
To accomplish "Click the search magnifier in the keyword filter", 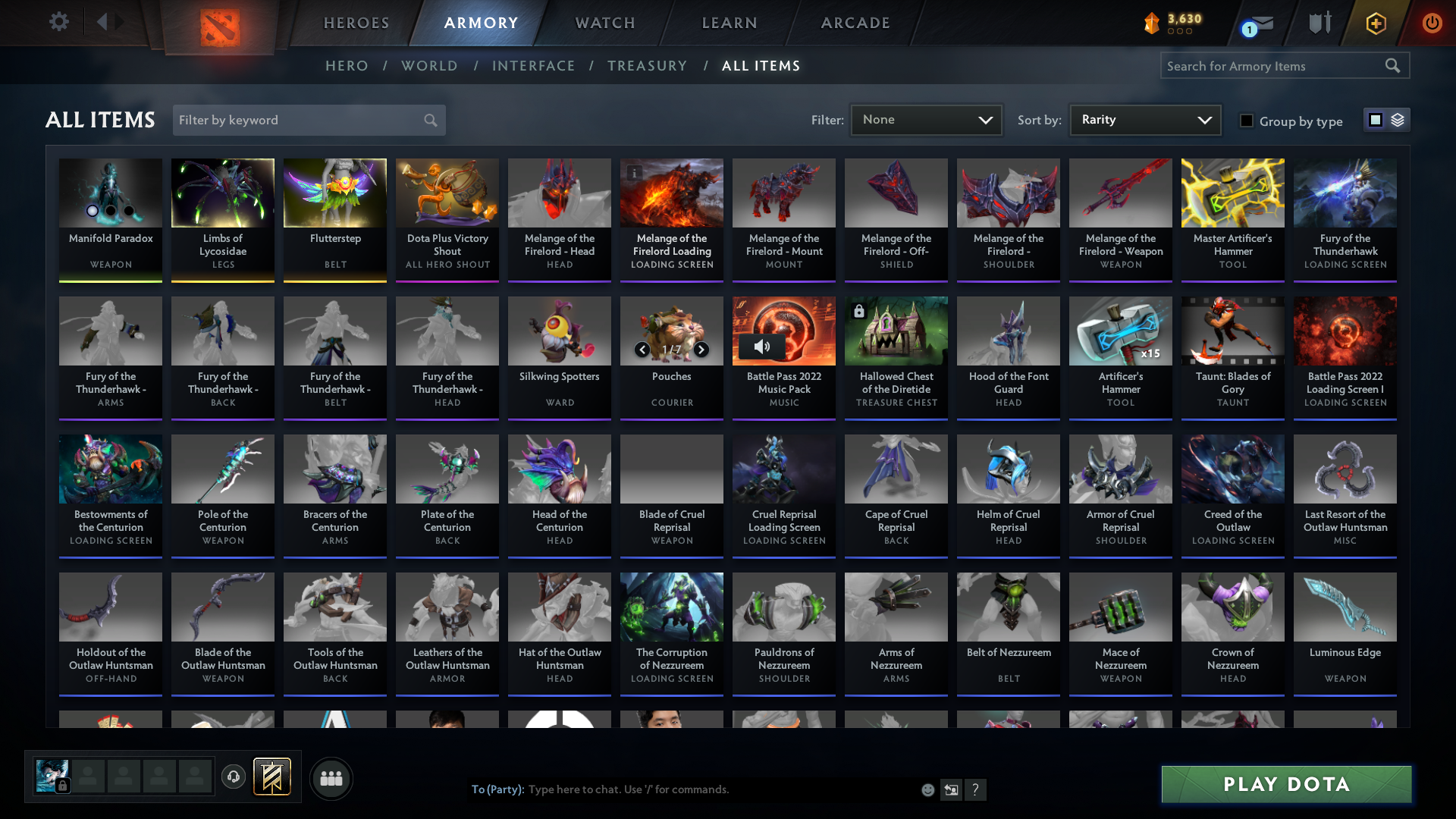I will tap(429, 120).
